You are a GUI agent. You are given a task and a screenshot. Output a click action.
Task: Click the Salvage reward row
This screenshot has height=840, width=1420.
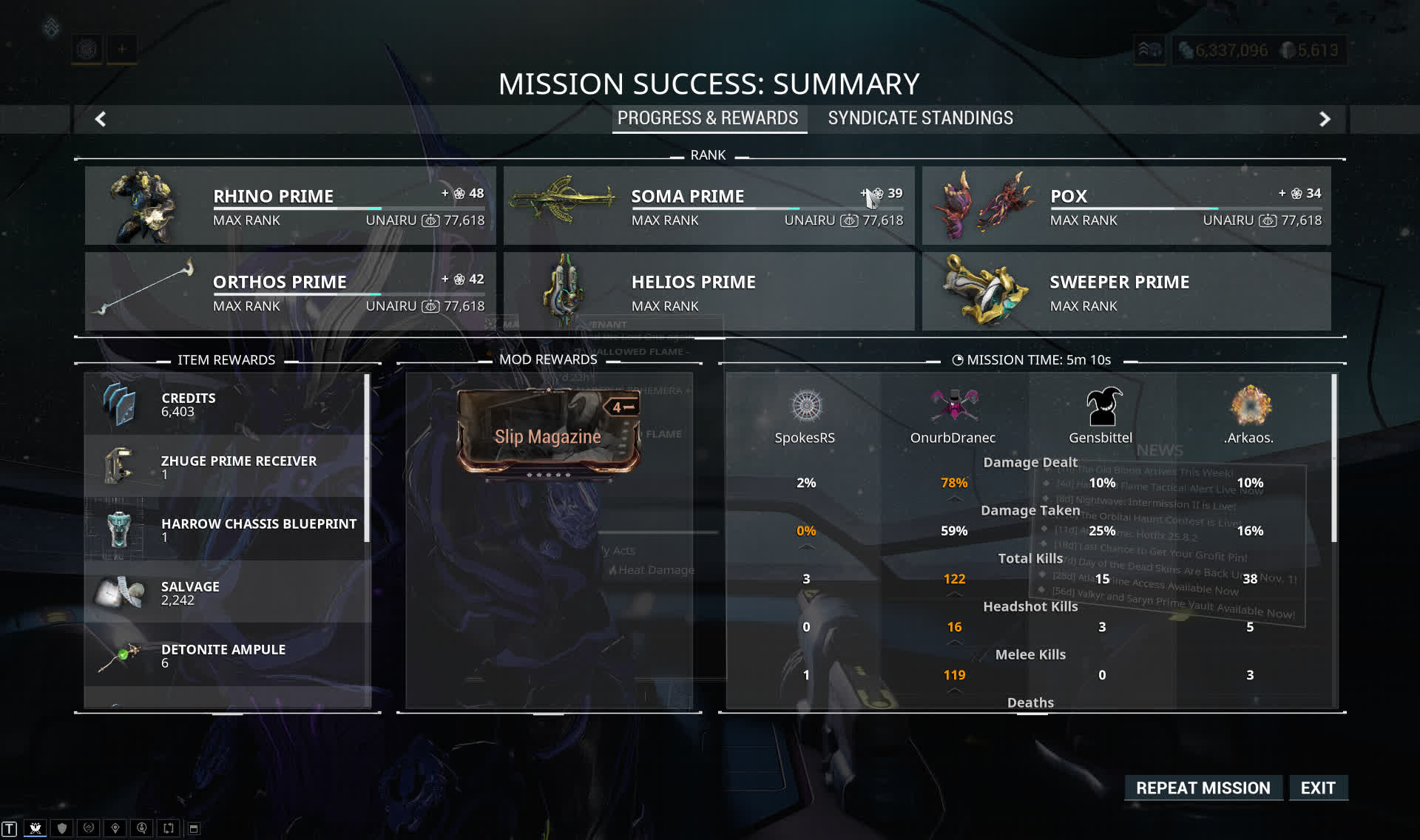pyautogui.click(x=226, y=592)
